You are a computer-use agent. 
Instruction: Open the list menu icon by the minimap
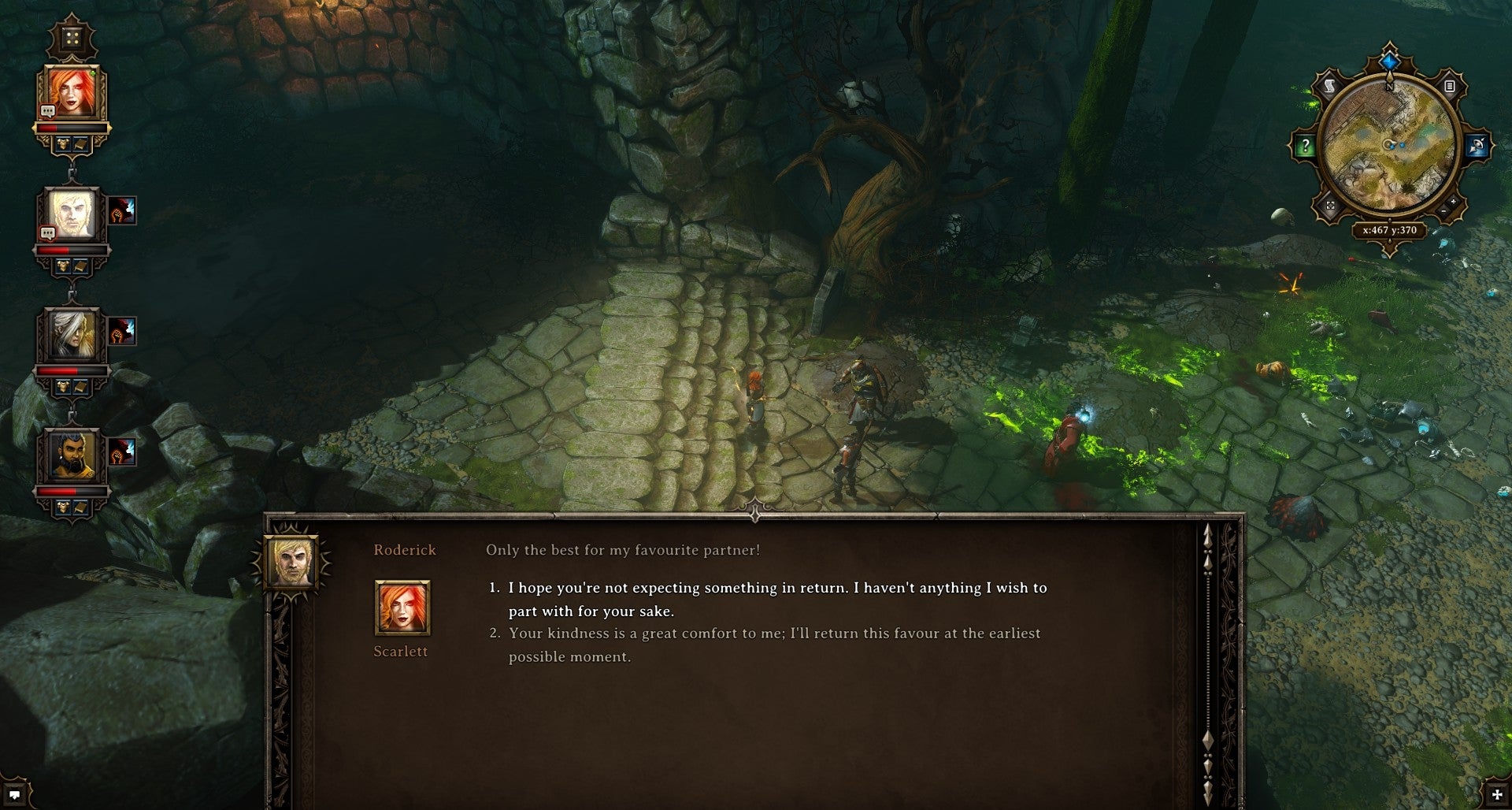1449,86
